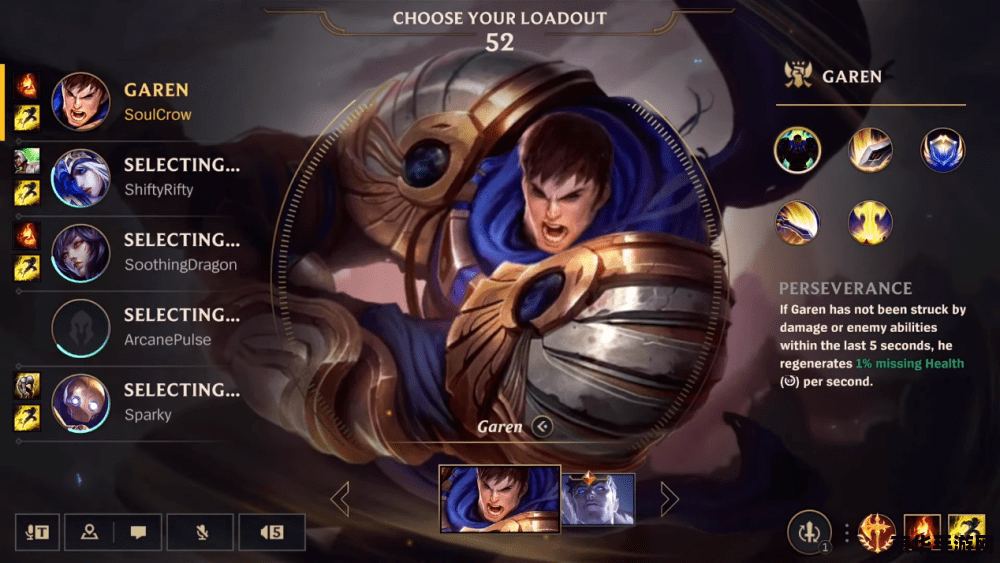Image resolution: width=1000 pixels, height=563 pixels.
Task: Toggle the muted microphone button
Action: point(201,532)
